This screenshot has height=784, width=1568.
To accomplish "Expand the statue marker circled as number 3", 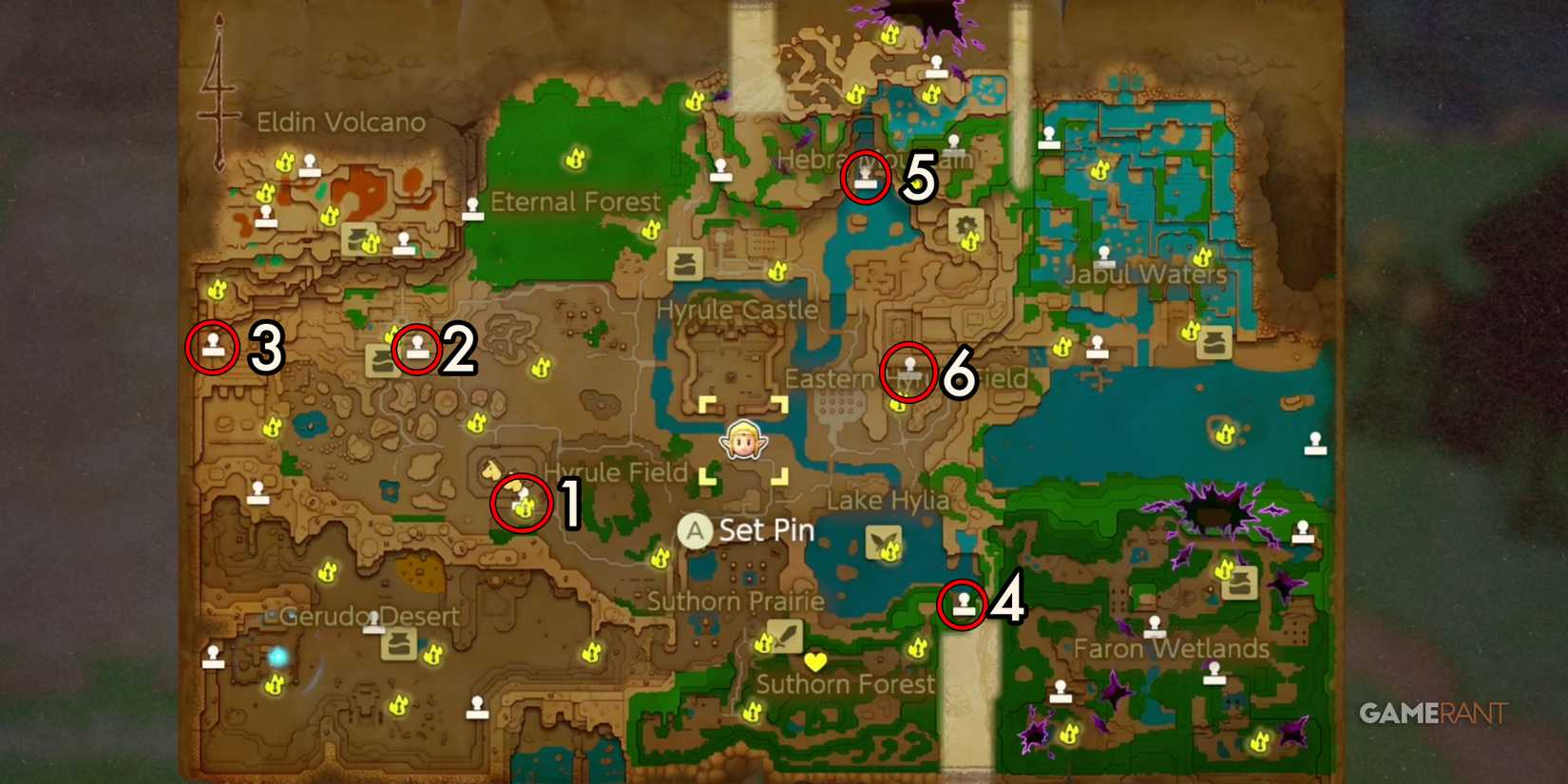I will [x=213, y=346].
